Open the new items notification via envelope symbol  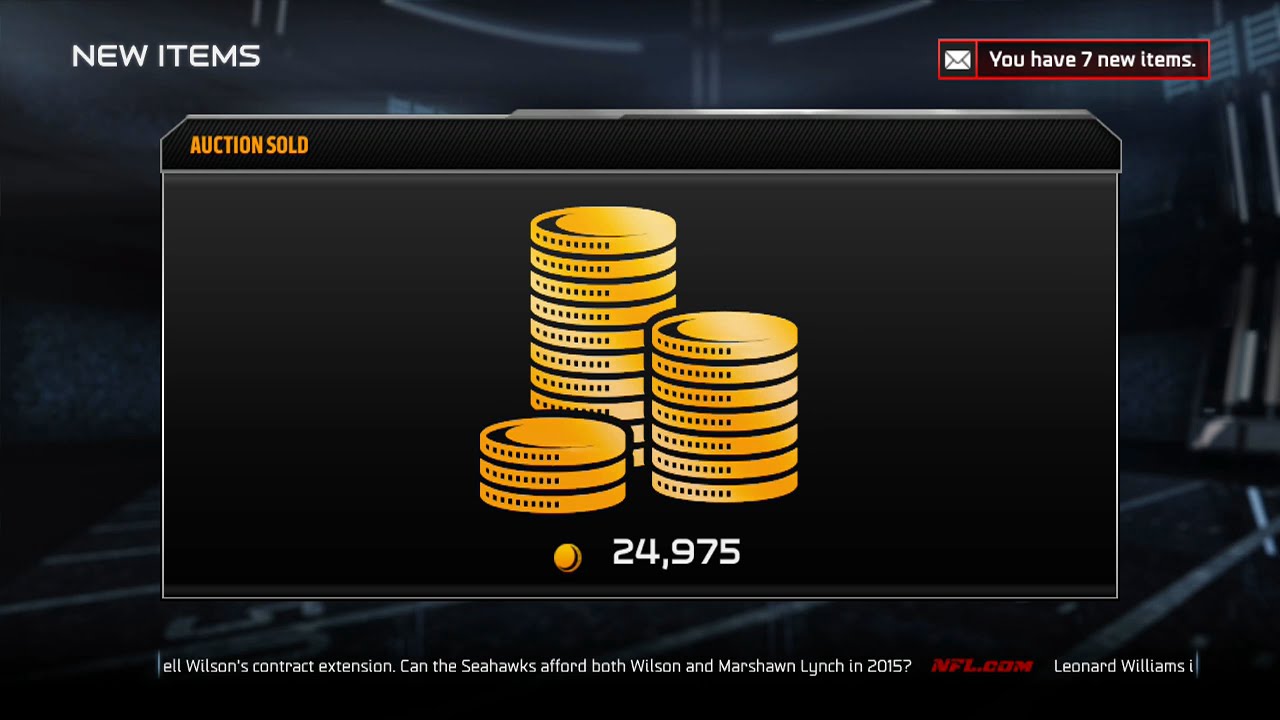tap(957, 59)
